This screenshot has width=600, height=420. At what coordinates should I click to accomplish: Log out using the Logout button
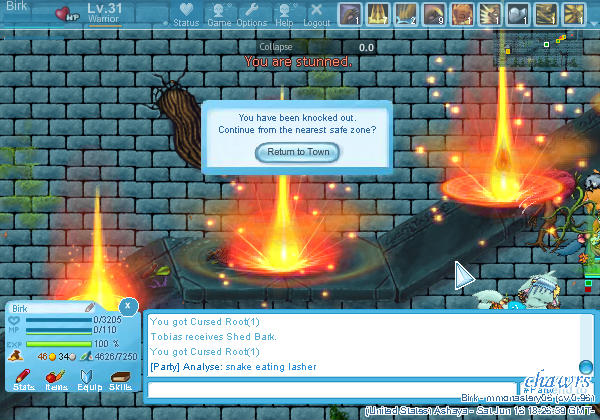tap(316, 14)
